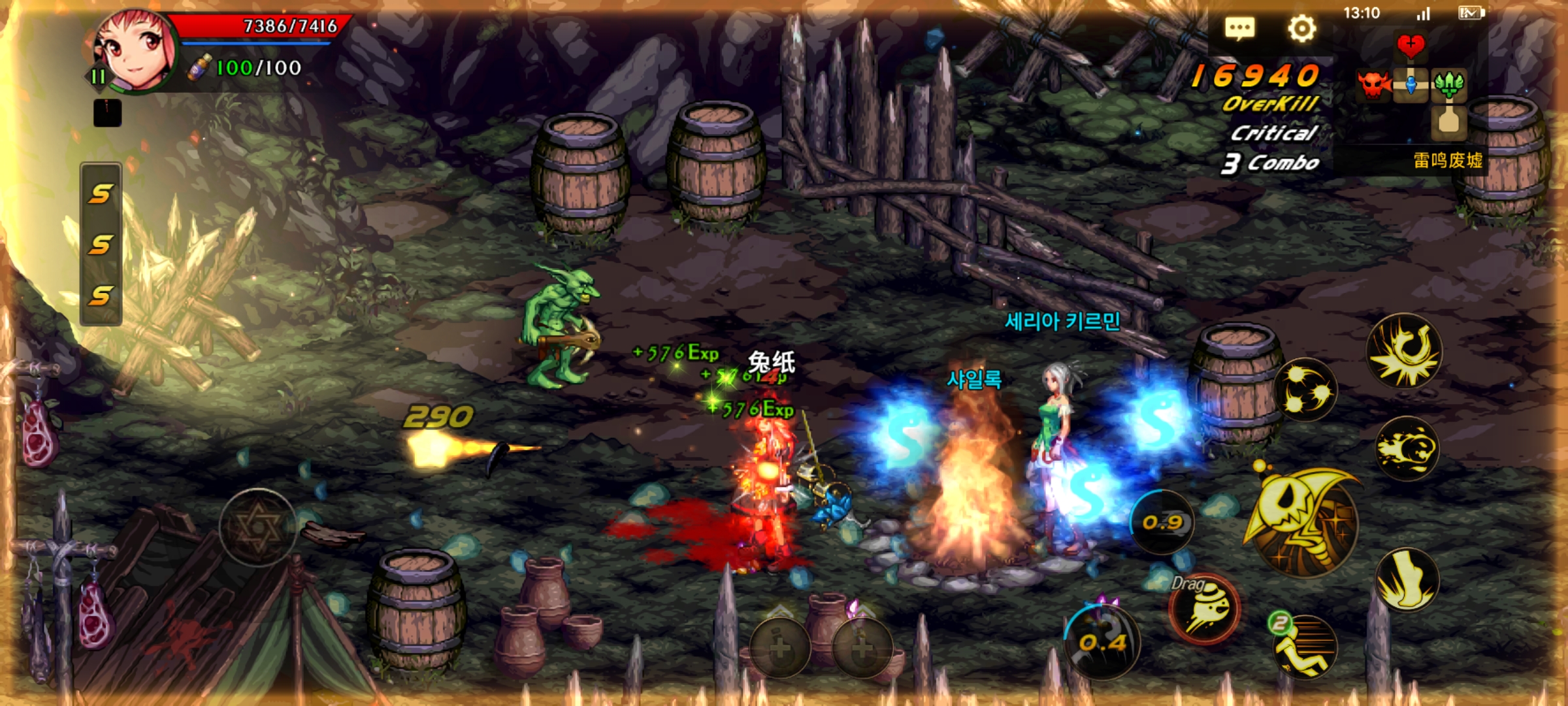Tap the skill labeled Drag
Image resolution: width=1568 pixels, height=706 pixels.
pyautogui.click(x=1205, y=608)
